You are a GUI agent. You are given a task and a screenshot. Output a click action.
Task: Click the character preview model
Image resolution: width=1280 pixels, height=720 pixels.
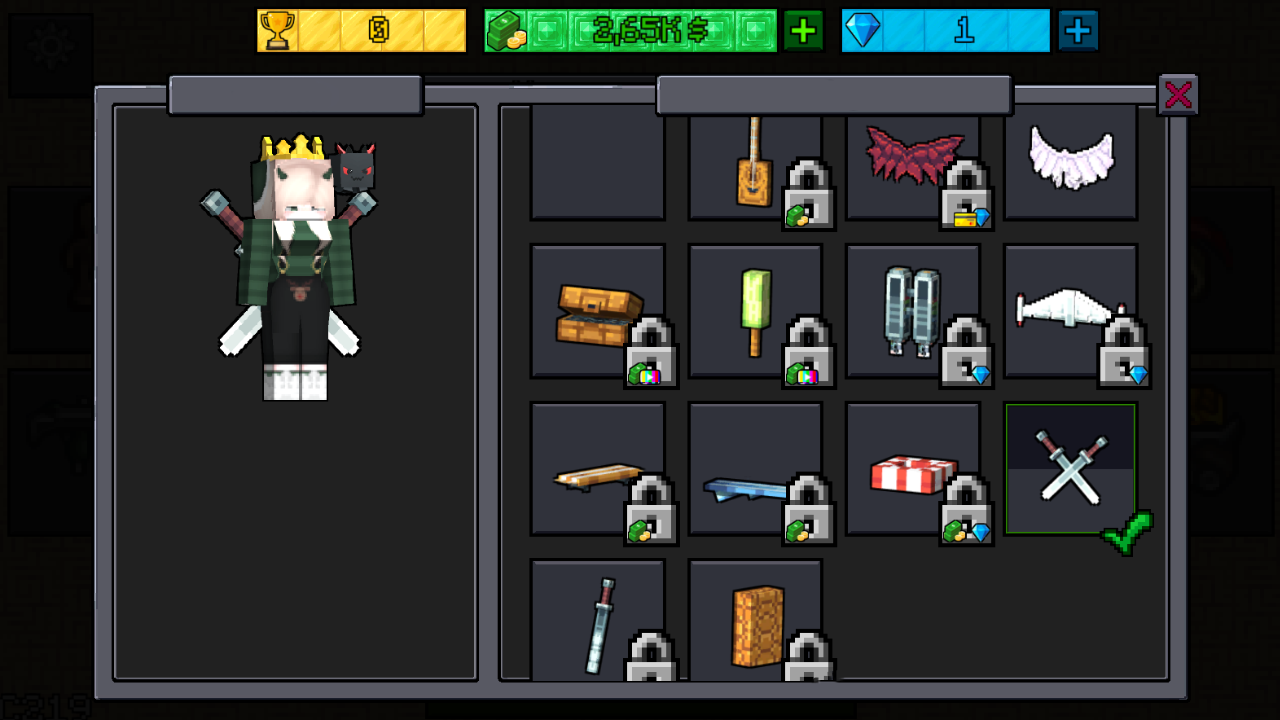[295, 270]
